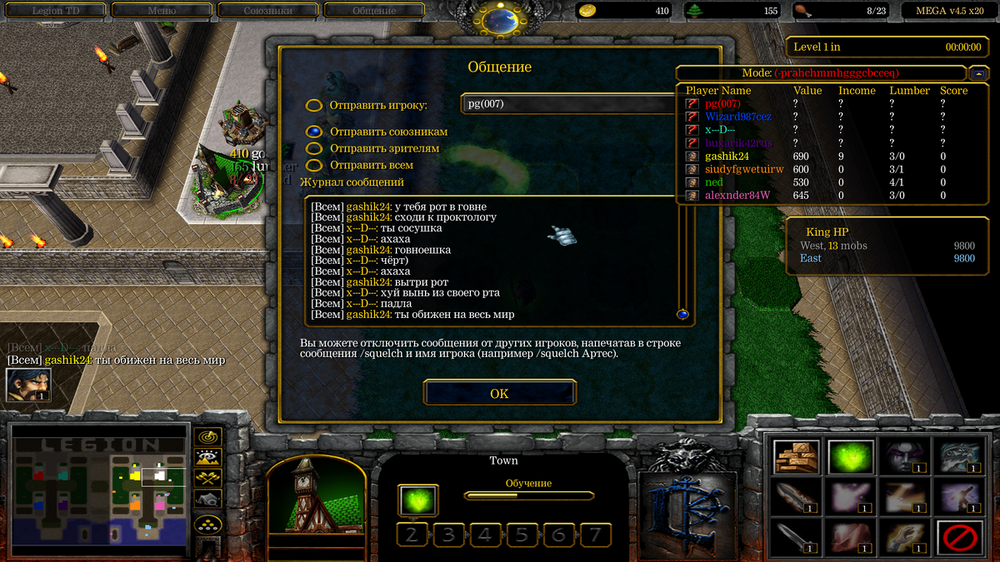
Task: Open the Меню button in top bar
Action: [x=161, y=10]
